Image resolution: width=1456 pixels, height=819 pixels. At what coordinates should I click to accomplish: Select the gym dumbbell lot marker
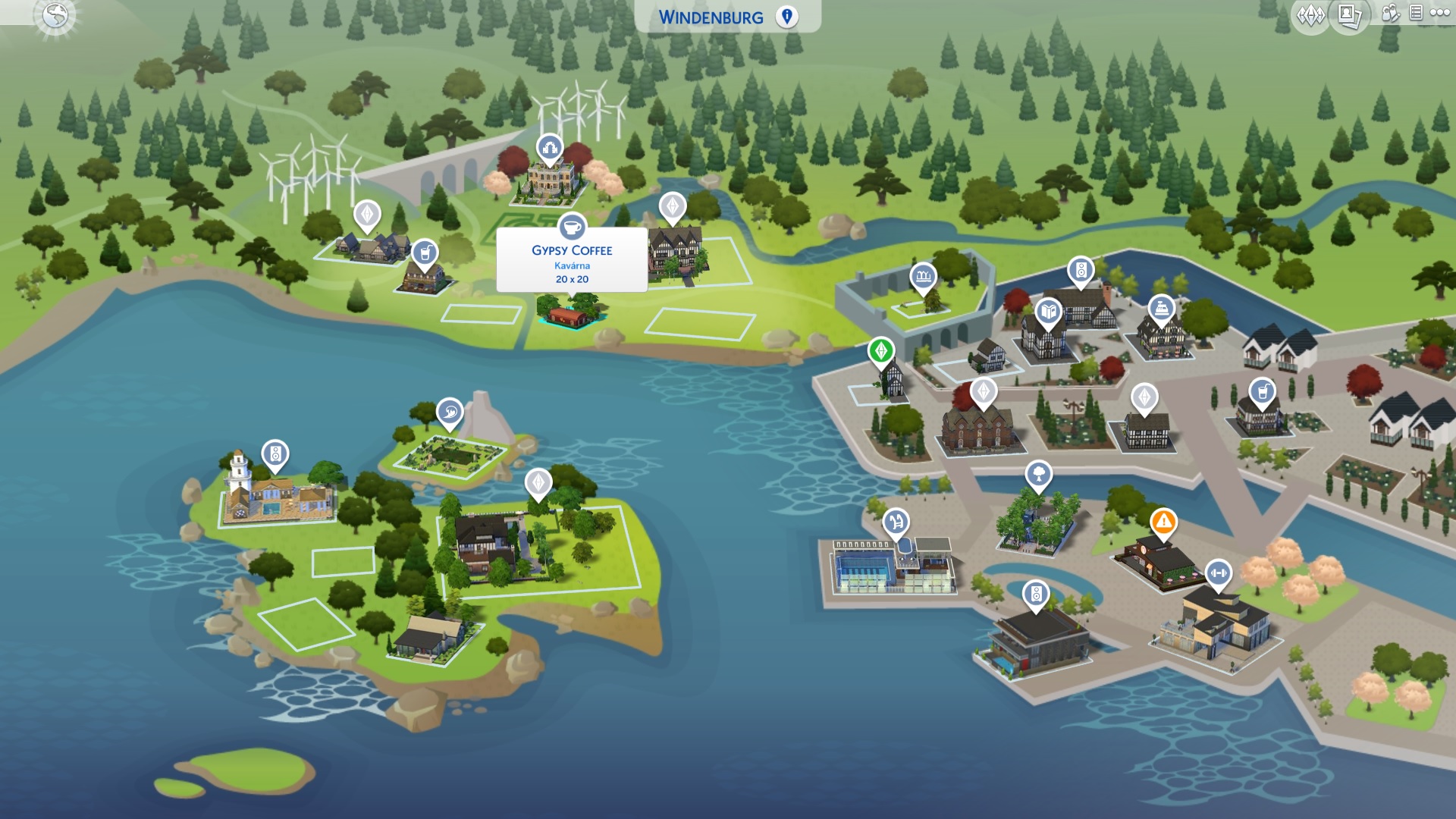point(1218,573)
